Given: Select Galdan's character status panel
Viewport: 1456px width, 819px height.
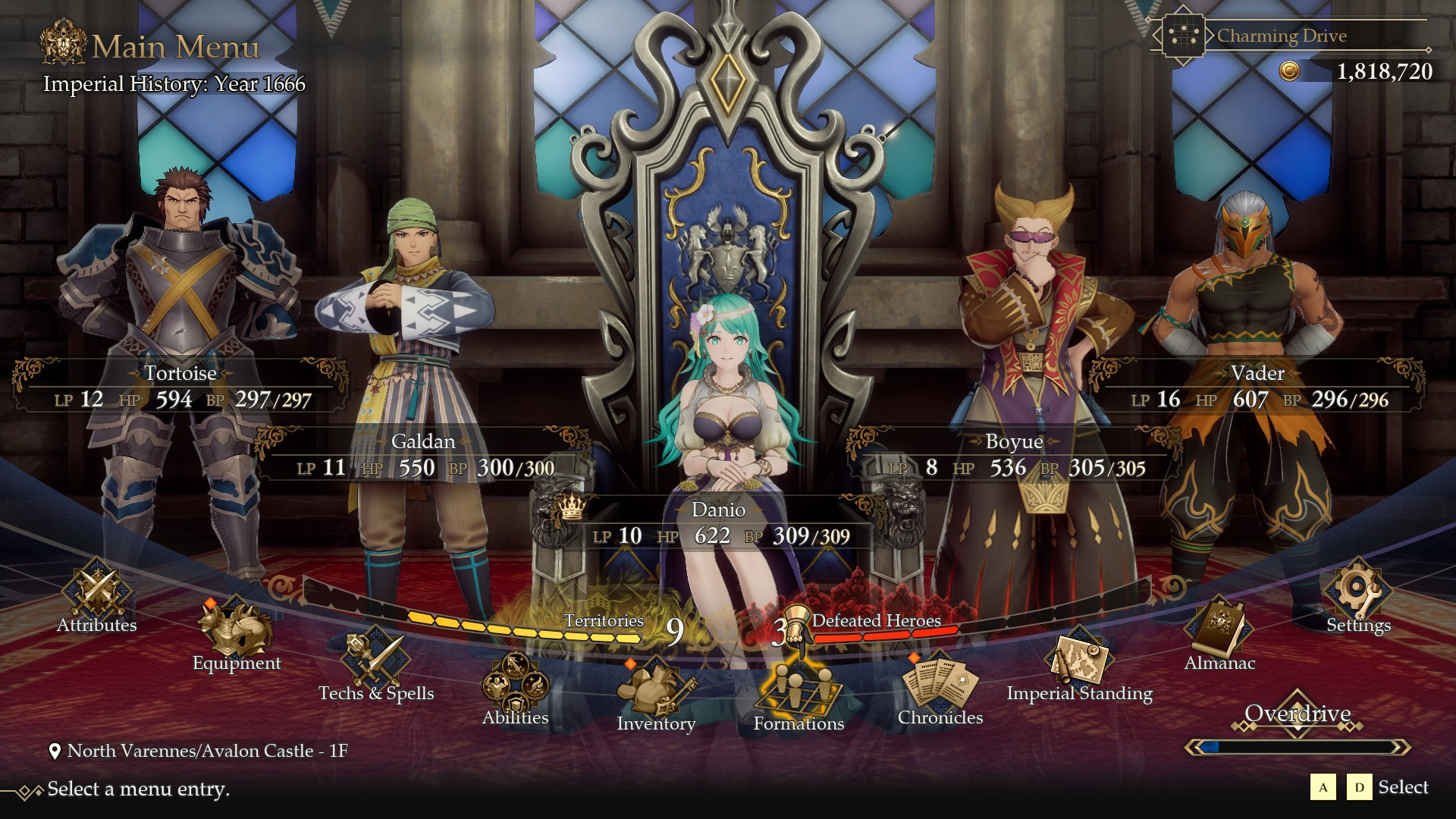Looking at the screenshot, I should tap(423, 455).
